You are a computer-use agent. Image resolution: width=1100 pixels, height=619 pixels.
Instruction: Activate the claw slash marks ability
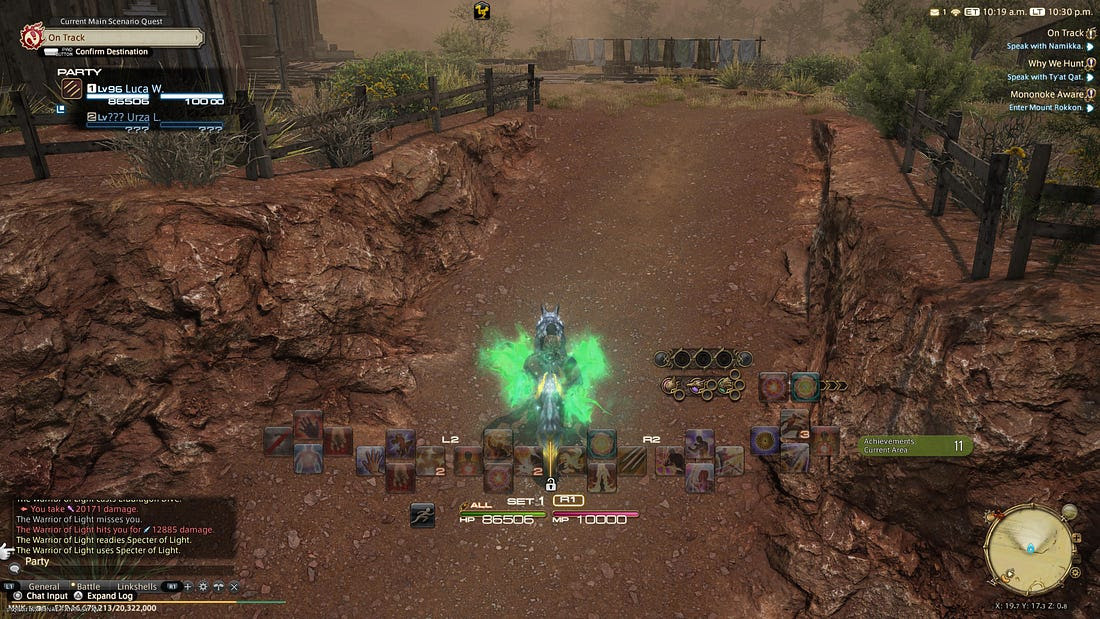(x=632, y=460)
